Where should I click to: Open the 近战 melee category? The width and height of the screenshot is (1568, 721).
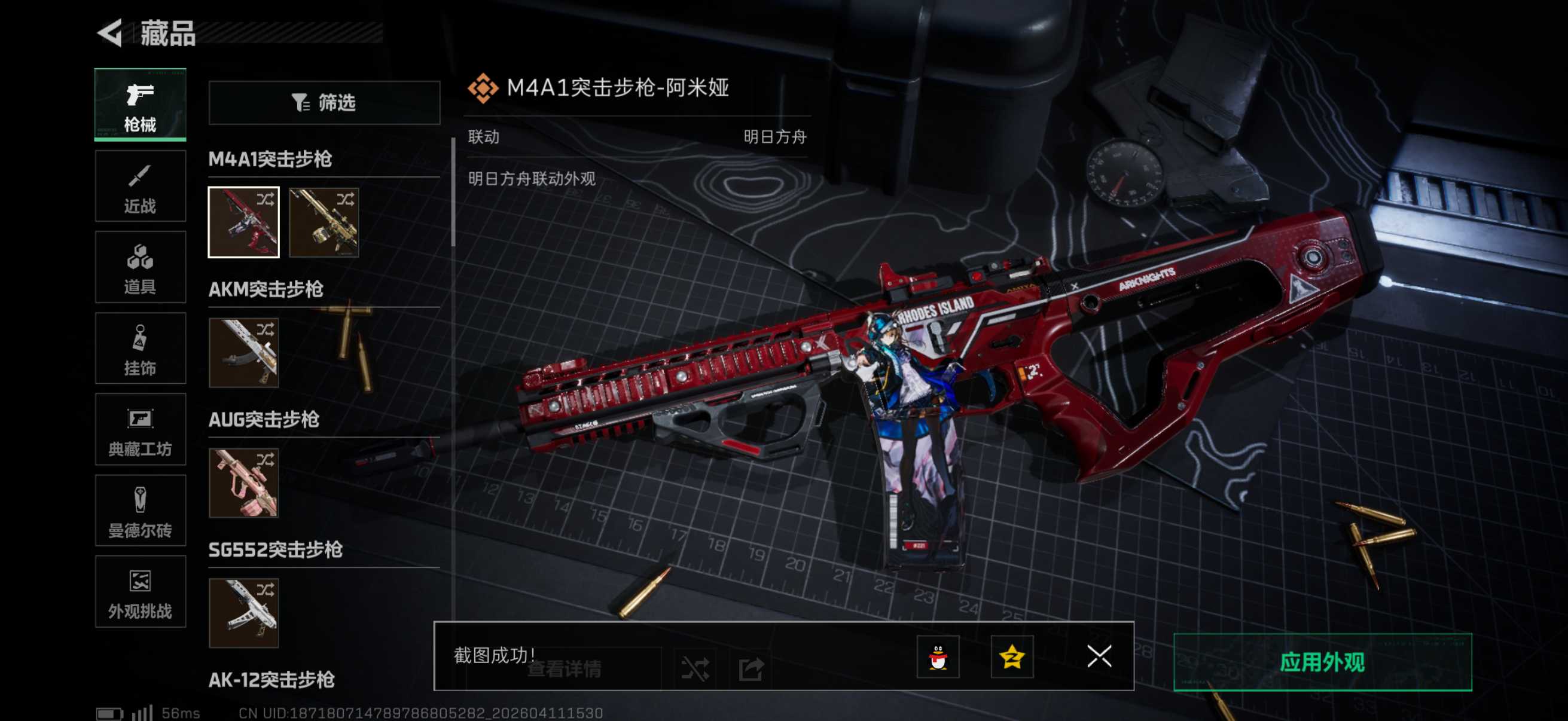(x=140, y=186)
